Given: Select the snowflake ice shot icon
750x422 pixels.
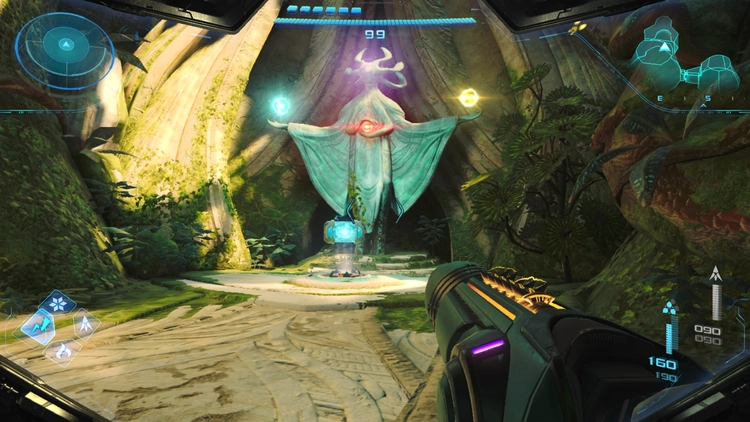Looking at the screenshot, I should (58, 302).
